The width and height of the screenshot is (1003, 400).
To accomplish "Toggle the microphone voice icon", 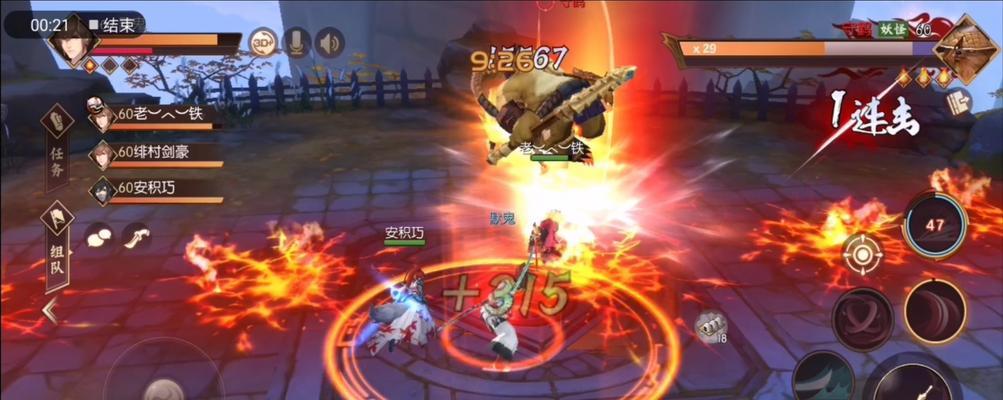I will click(x=295, y=42).
